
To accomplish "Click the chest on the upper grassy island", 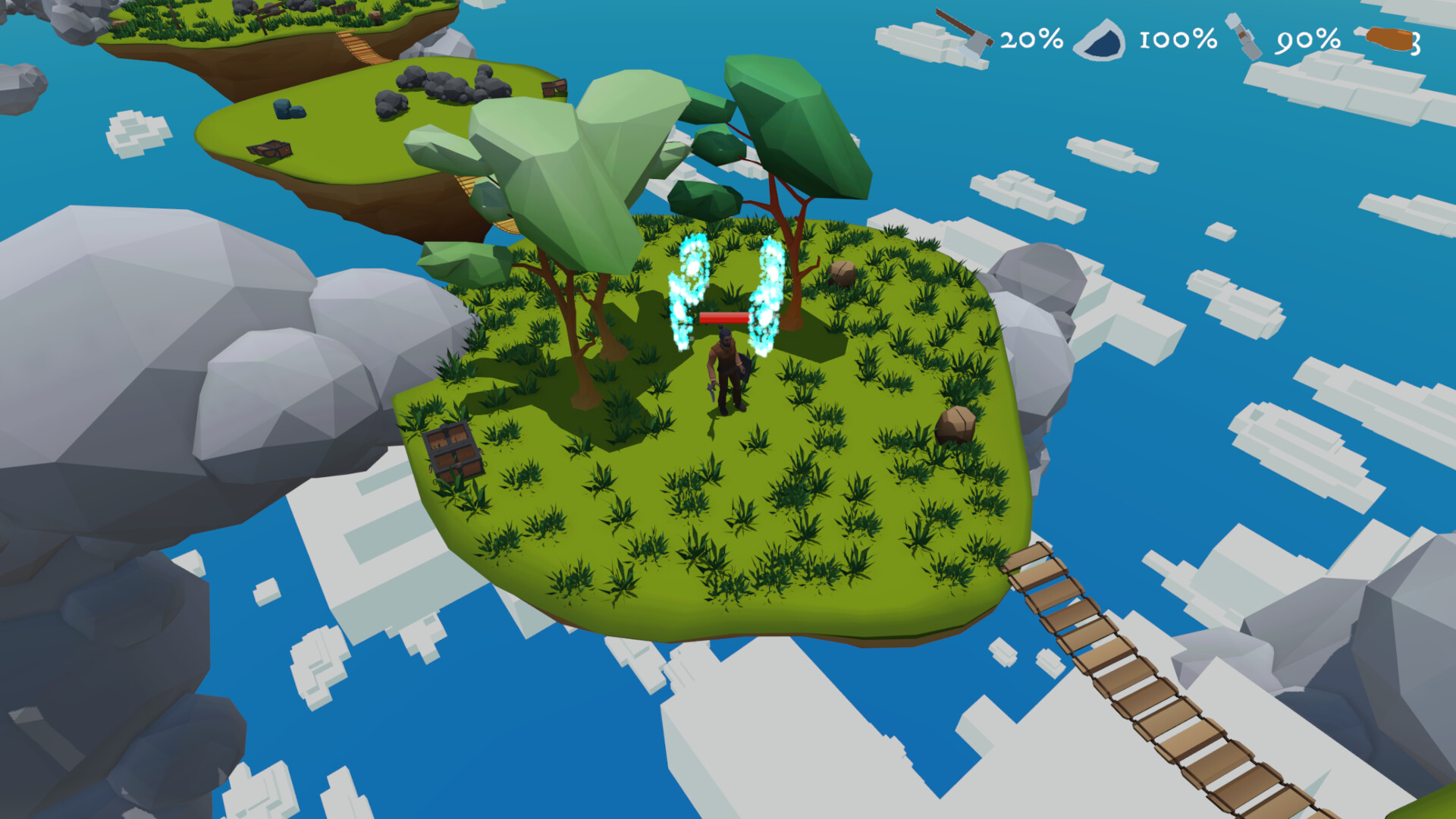I will (x=269, y=149).
